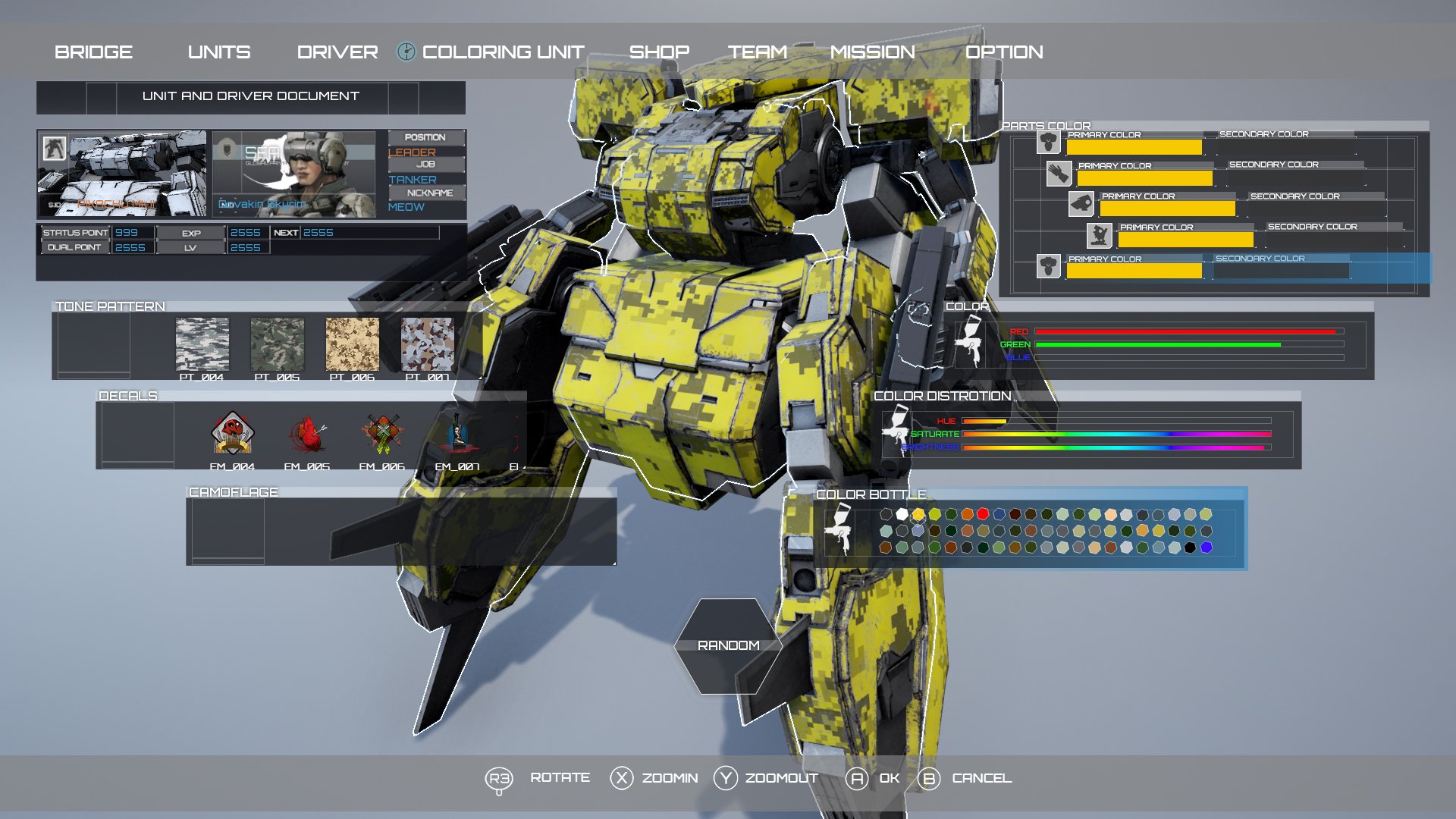Pick the red hexagon in Color Bottle

[983, 514]
